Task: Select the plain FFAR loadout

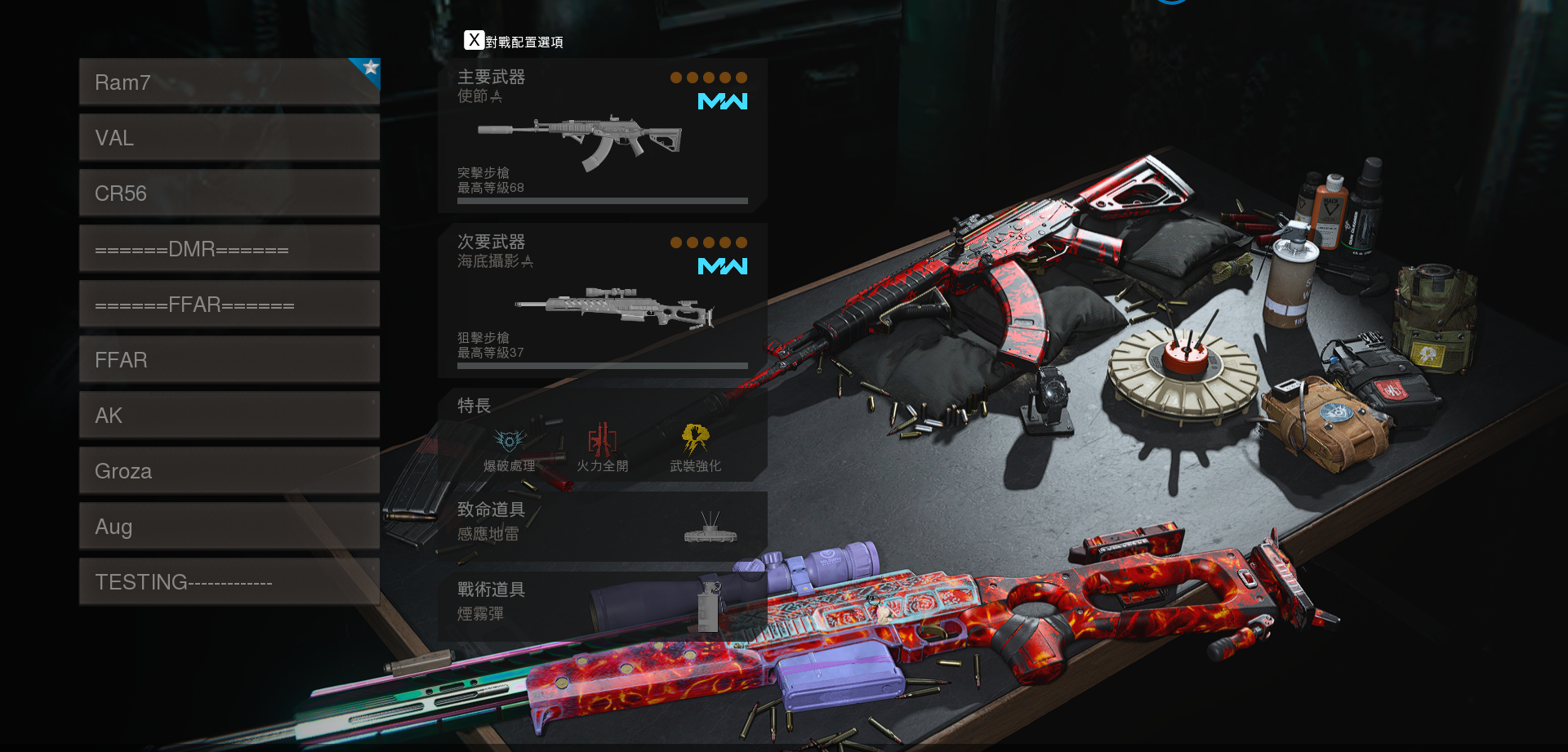Action: [x=229, y=359]
